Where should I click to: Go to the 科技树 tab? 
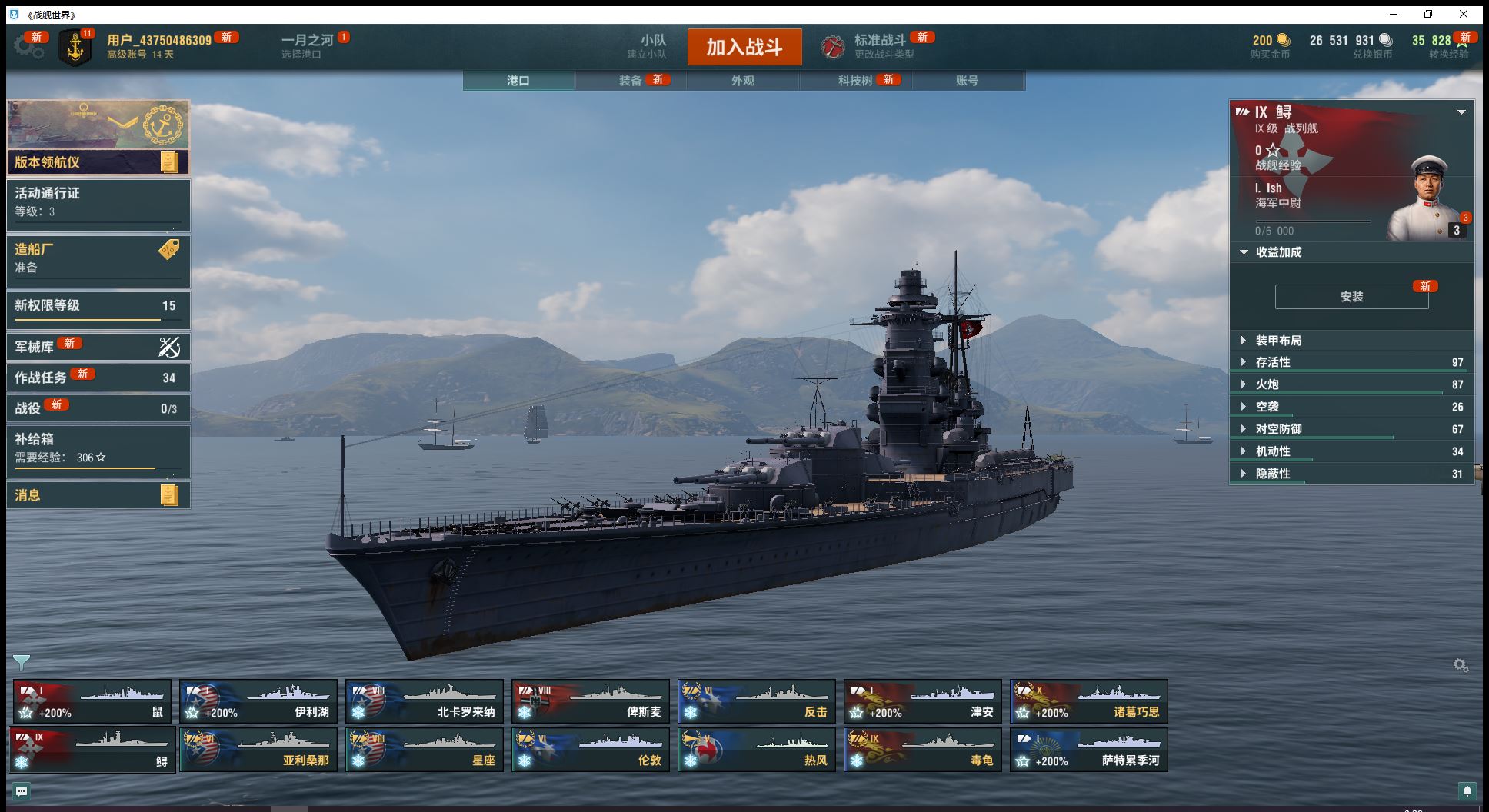pos(855,81)
